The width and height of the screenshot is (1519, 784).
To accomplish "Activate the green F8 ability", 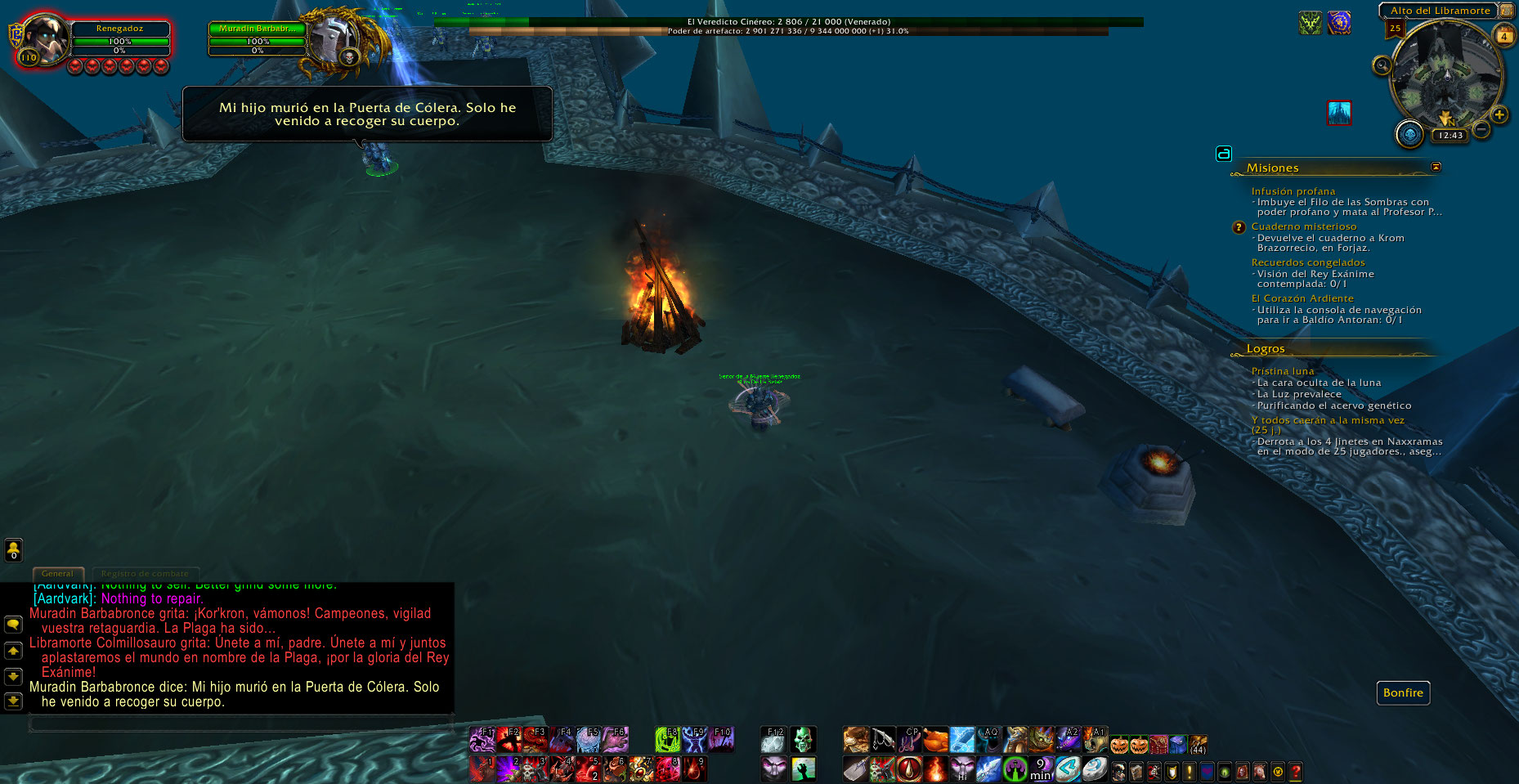I will point(667,740).
